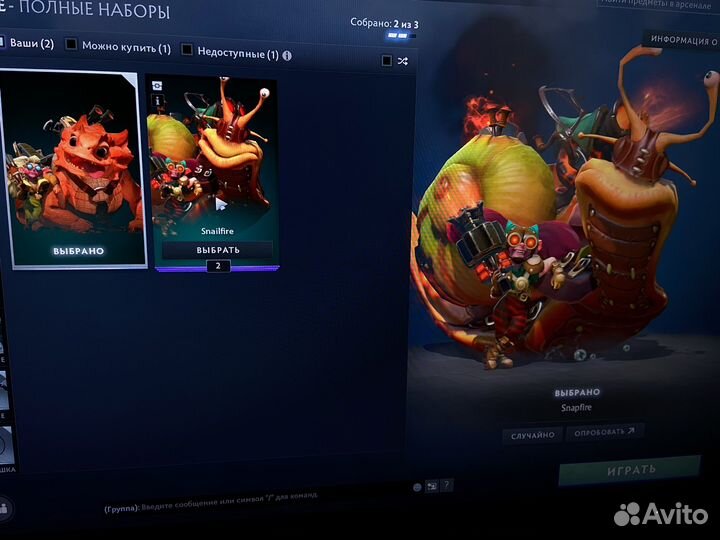Try the hero with "Опробовать"

604,432
